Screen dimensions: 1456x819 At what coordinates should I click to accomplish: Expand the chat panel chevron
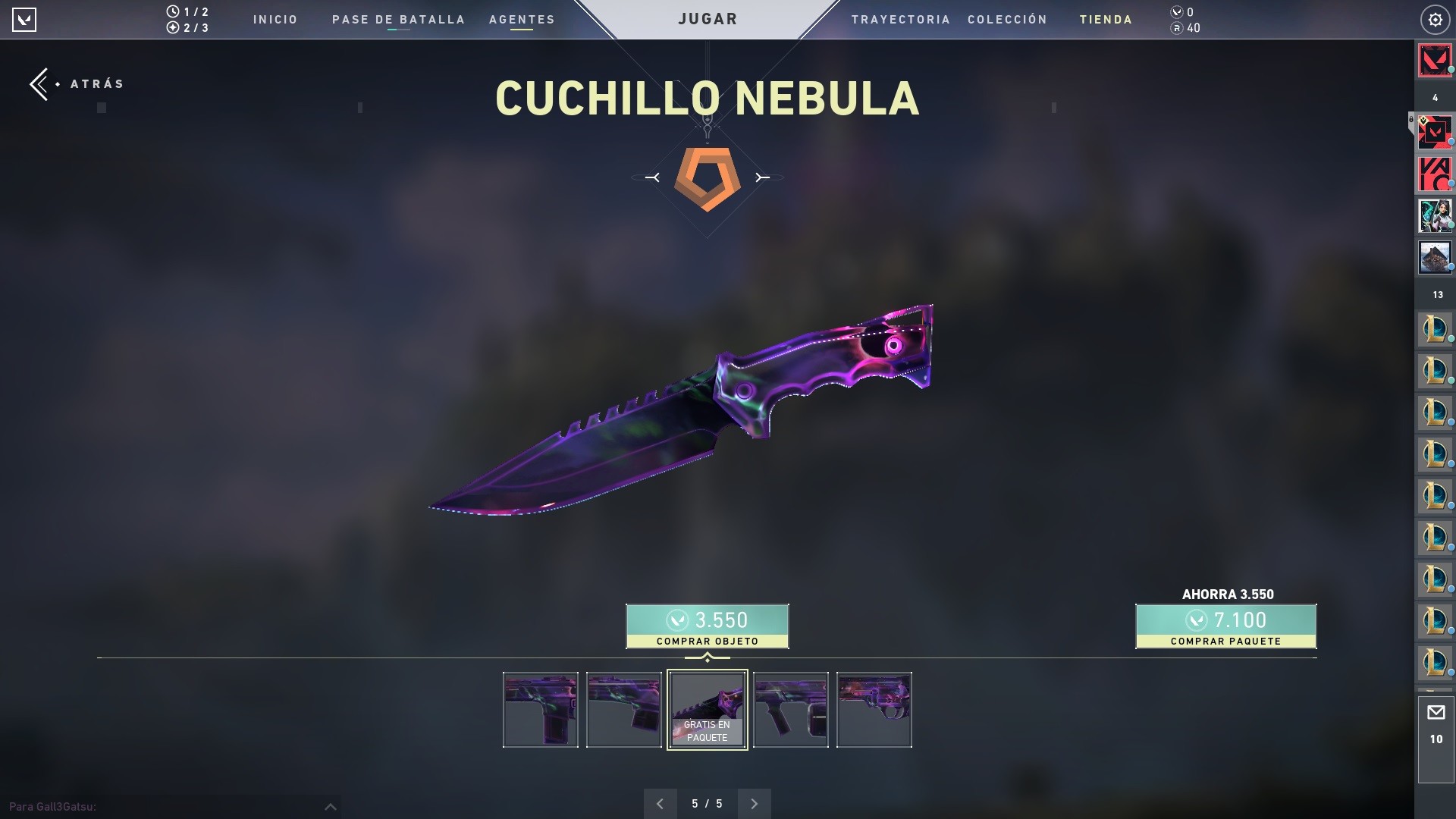(x=331, y=807)
